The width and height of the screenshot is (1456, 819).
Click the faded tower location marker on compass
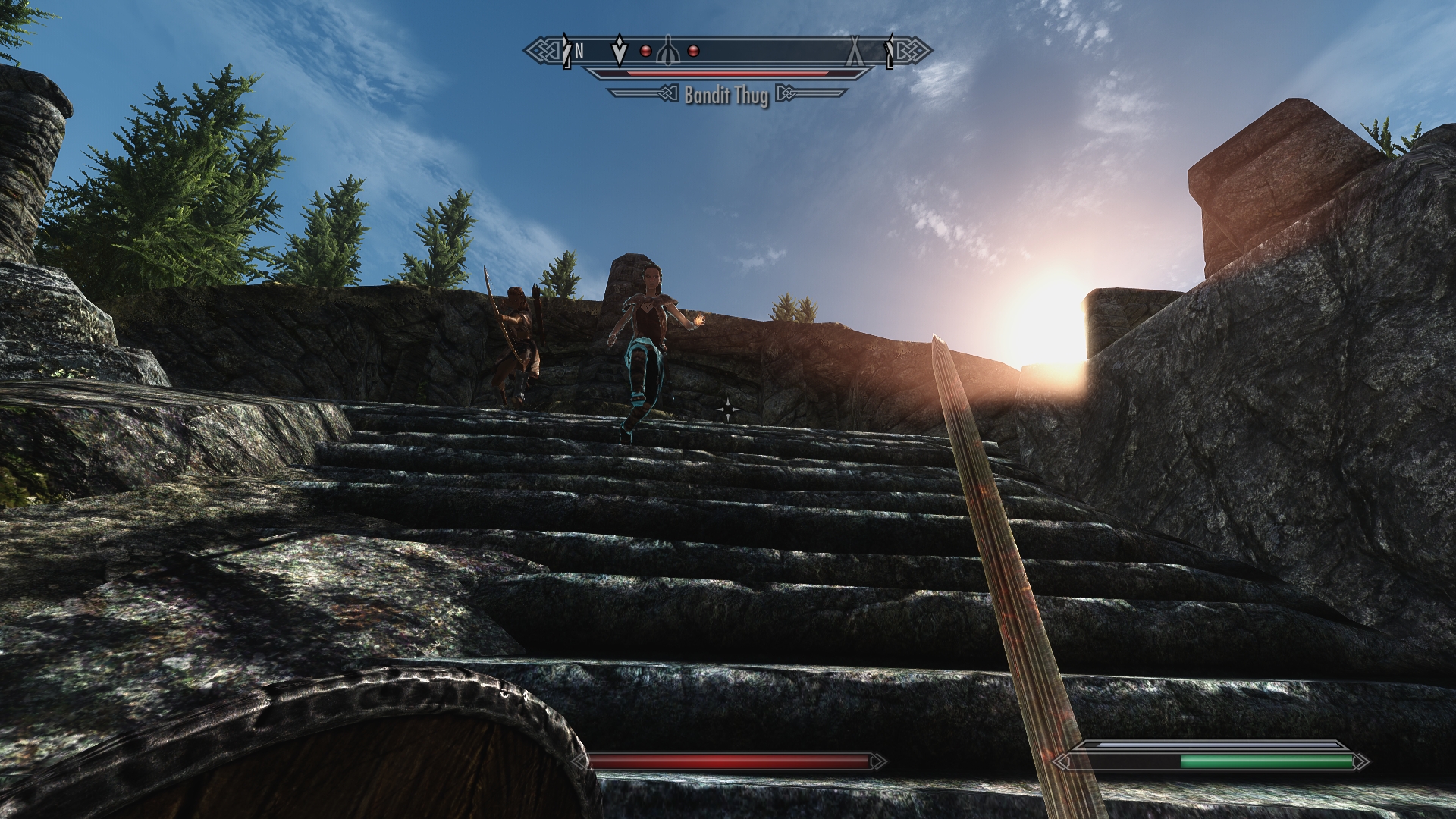[667, 51]
